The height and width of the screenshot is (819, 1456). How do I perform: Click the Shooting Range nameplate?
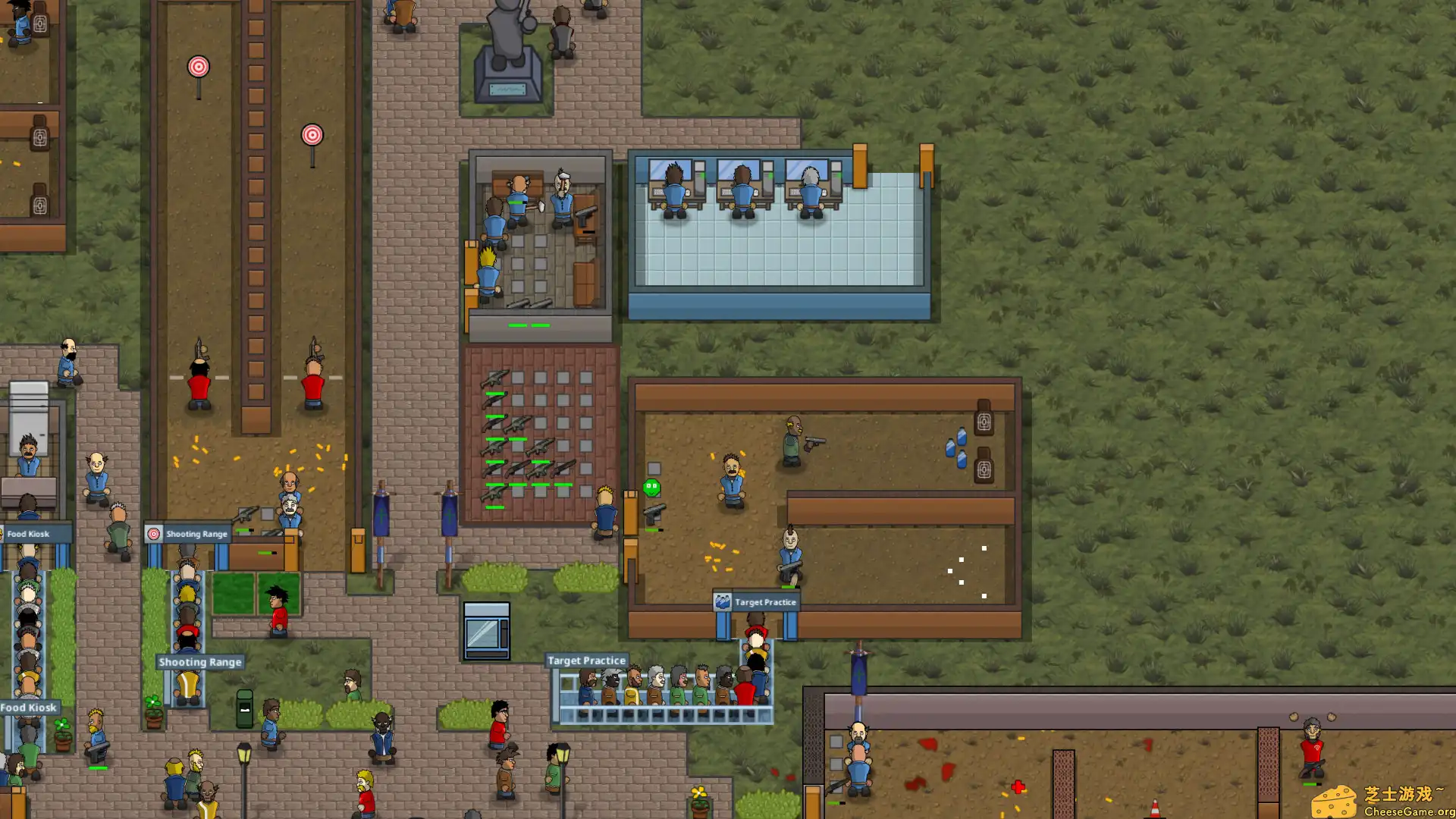[199, 662]
